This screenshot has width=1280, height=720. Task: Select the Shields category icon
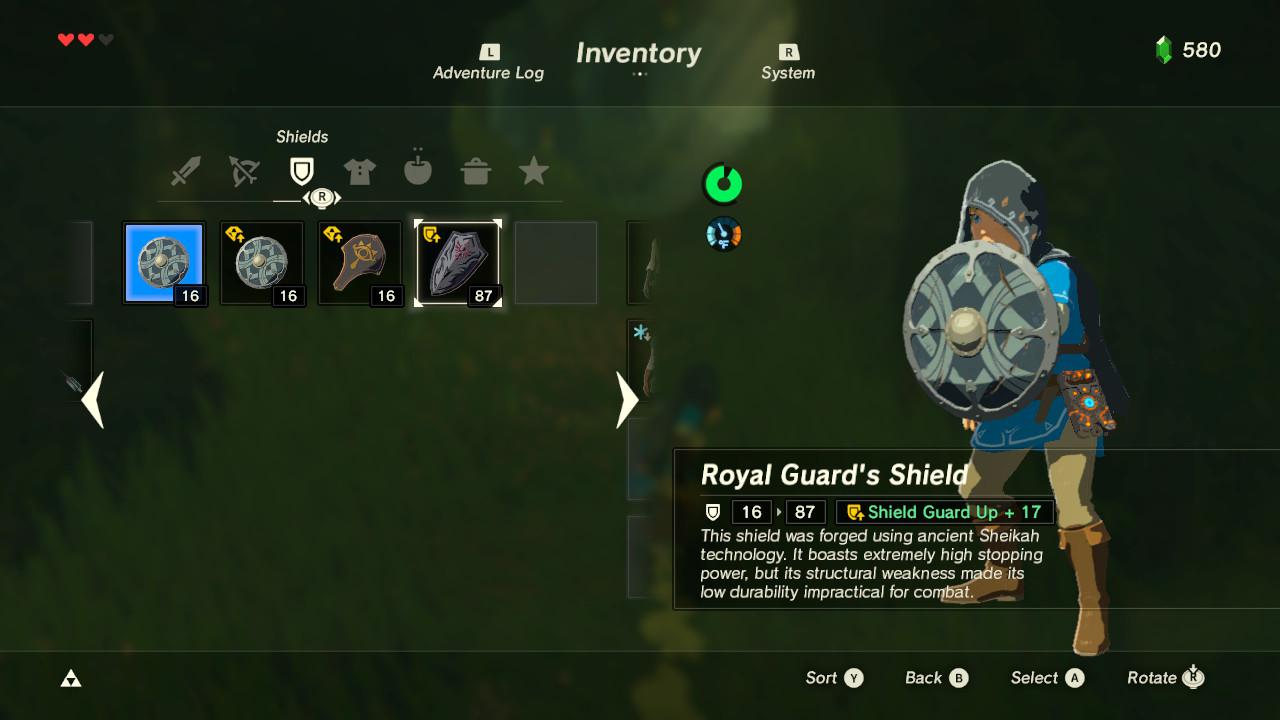(x=300, y=170)
